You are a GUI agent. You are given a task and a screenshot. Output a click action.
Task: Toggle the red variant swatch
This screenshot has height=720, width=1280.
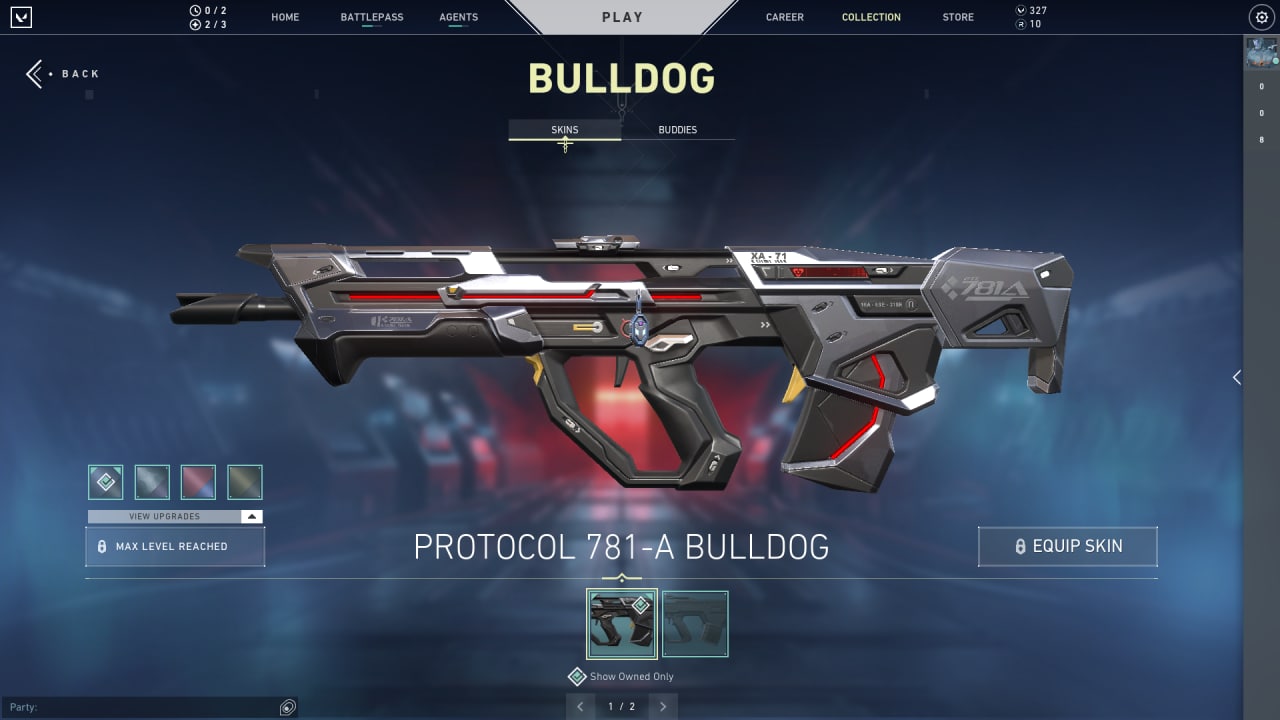click(x=198, y=482)
